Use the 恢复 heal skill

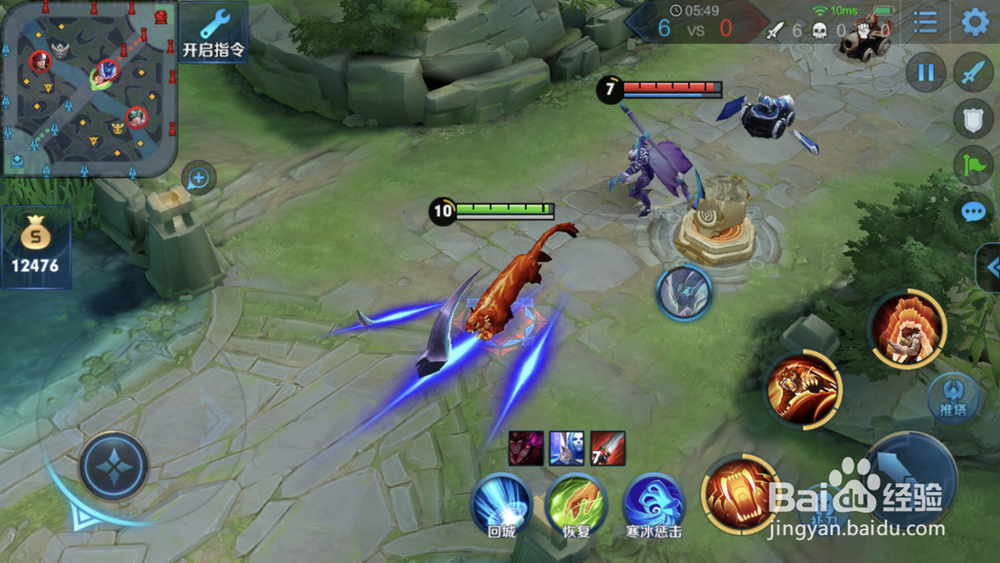(x=577, y=503)
